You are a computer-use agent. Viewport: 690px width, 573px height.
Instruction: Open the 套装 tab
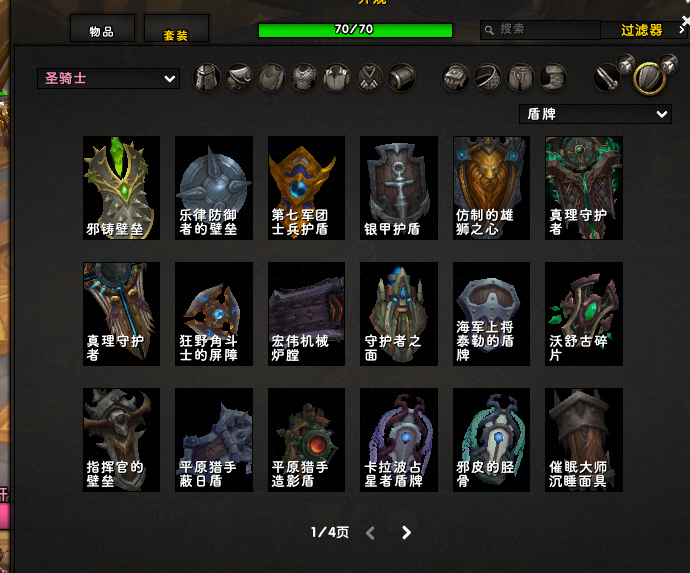tap(176, 31)
